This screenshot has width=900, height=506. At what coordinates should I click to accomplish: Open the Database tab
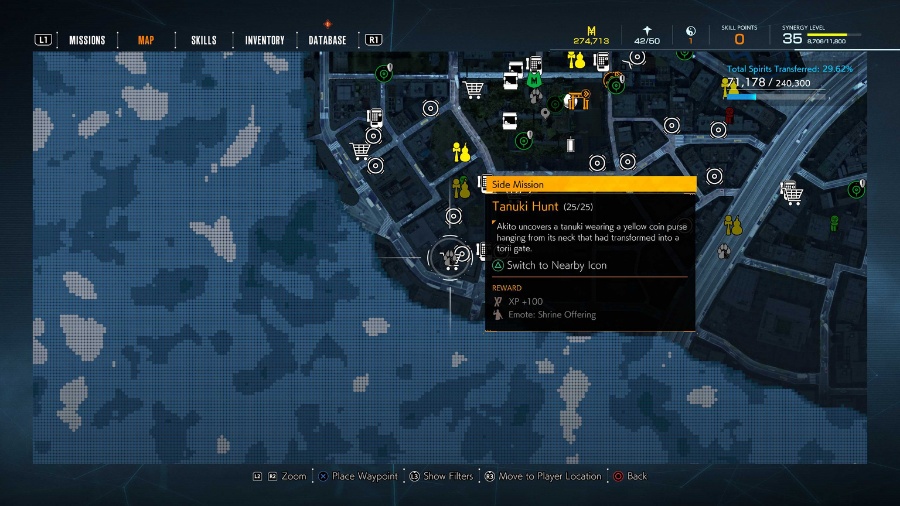point(327,40)
